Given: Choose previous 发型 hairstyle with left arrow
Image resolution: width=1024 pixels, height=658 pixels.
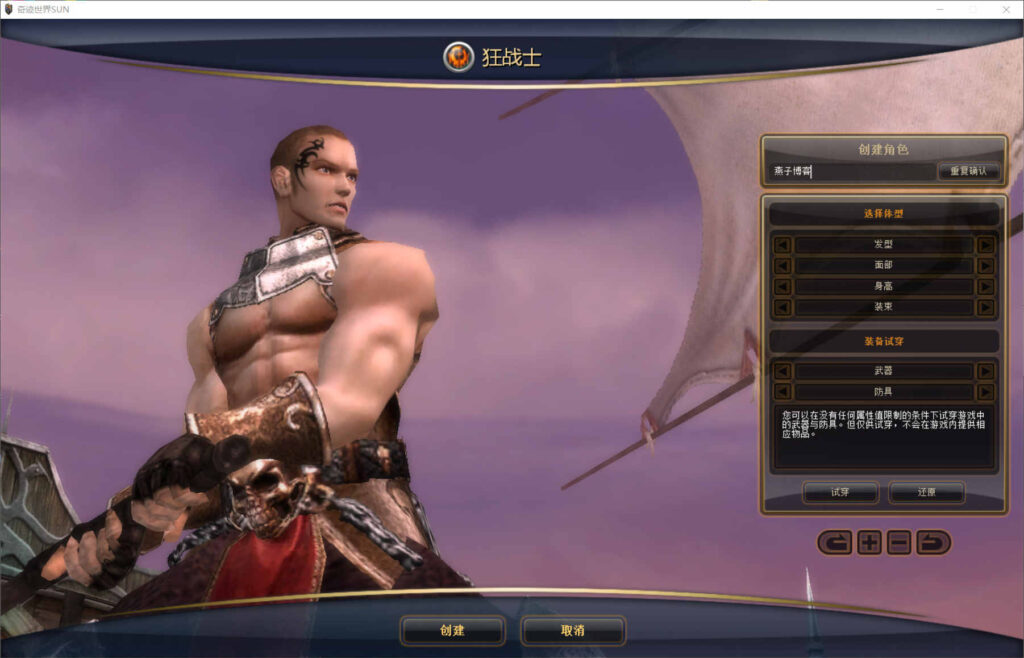Looking at the screenshot, I should pyautogui.click(x=783, y=245).
